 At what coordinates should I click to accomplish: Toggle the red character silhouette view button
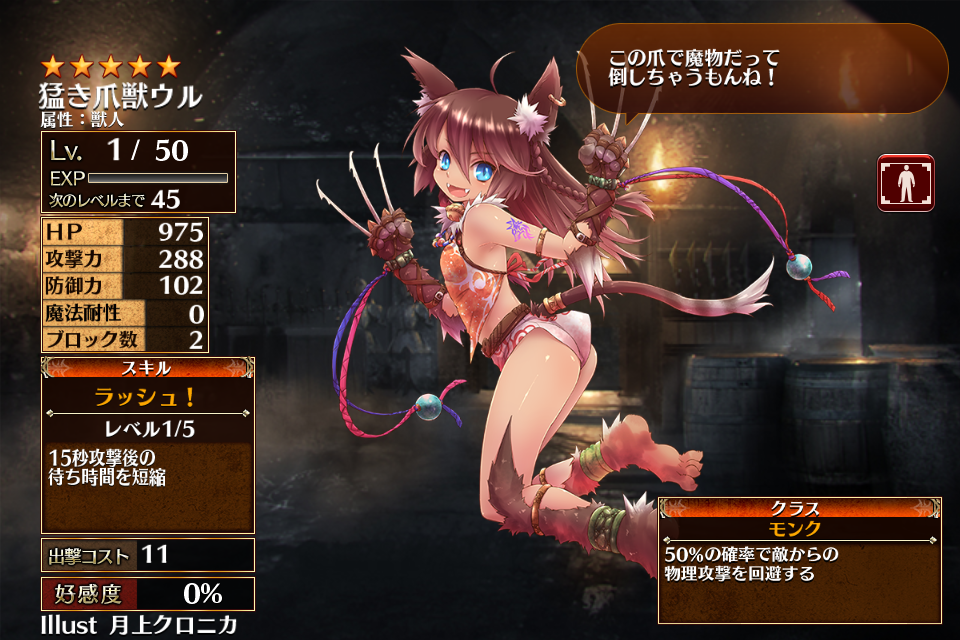pyautogui.click(x=905, y=183)
